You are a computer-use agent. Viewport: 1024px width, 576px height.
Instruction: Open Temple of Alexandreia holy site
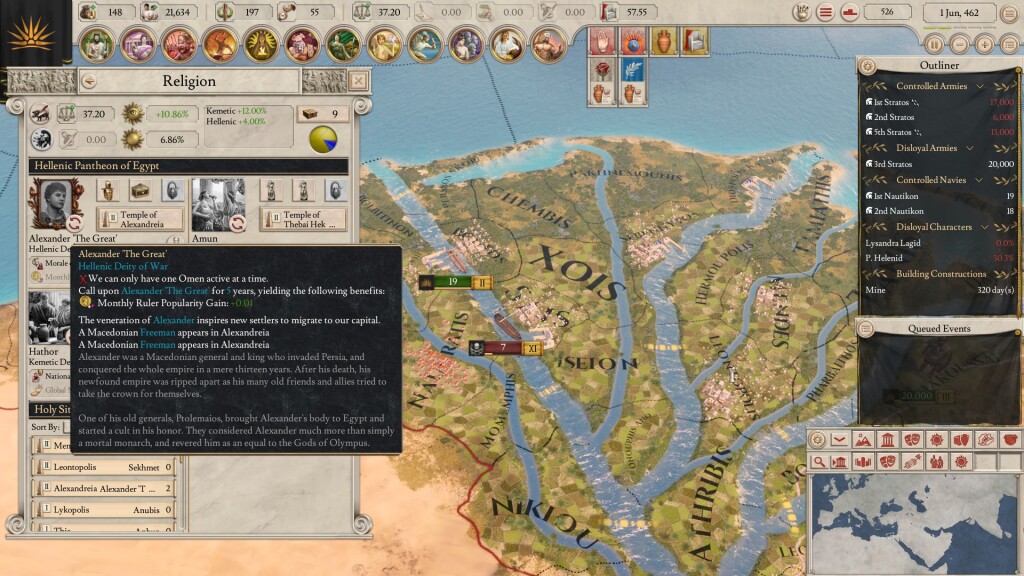pyautogui.click(x=140, y=219)
